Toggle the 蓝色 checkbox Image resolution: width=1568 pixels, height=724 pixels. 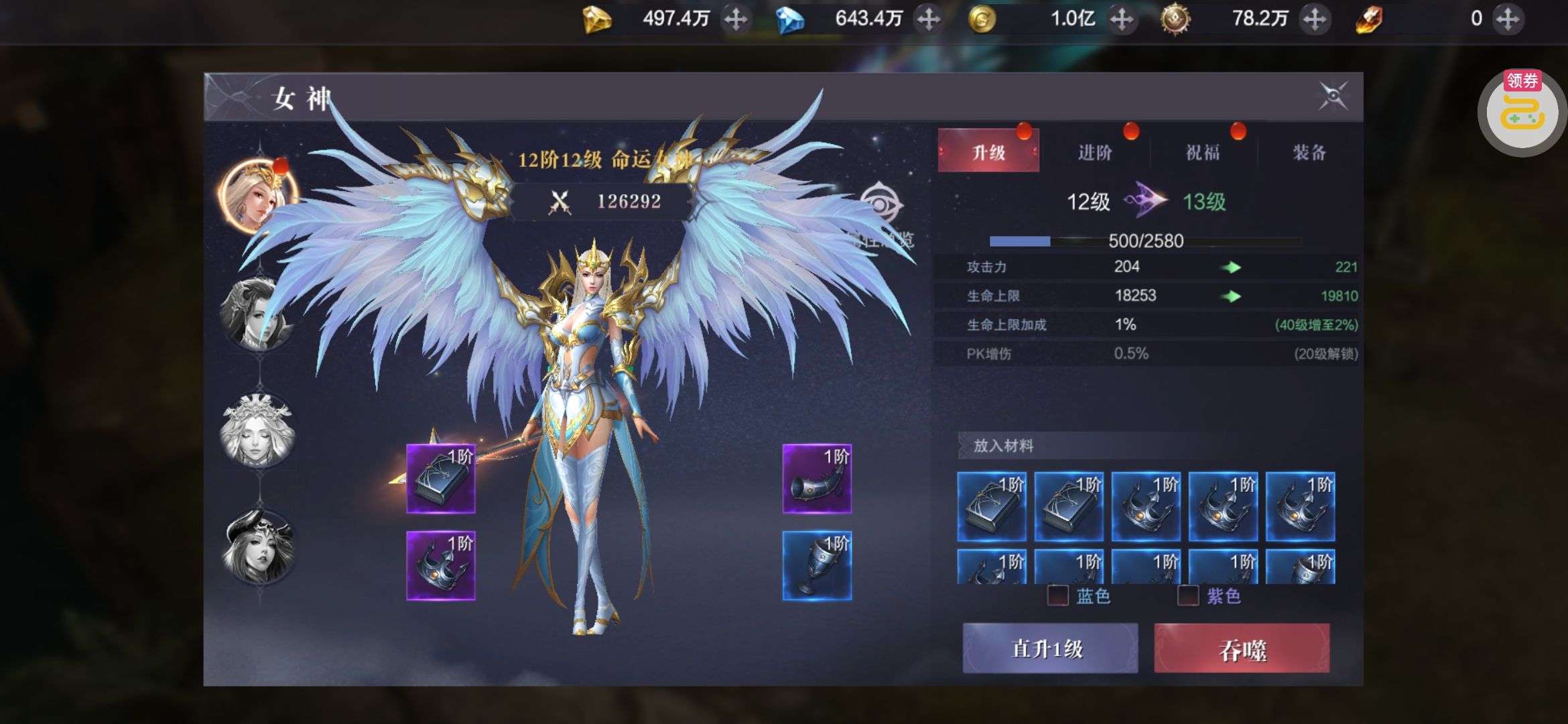point(1058,595)
